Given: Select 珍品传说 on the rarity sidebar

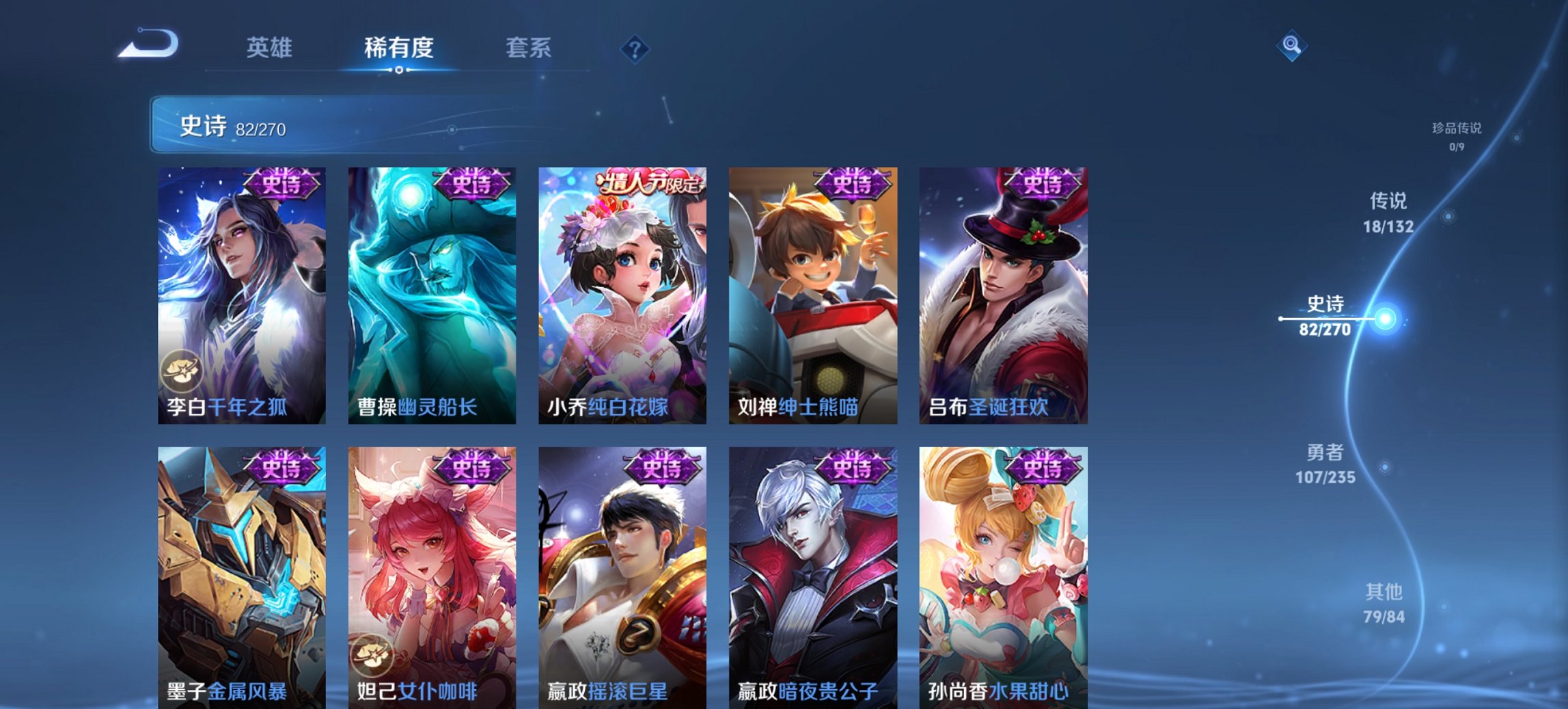Looking at the screenshot, I should pyautogui.click(x=1456, y=134).
